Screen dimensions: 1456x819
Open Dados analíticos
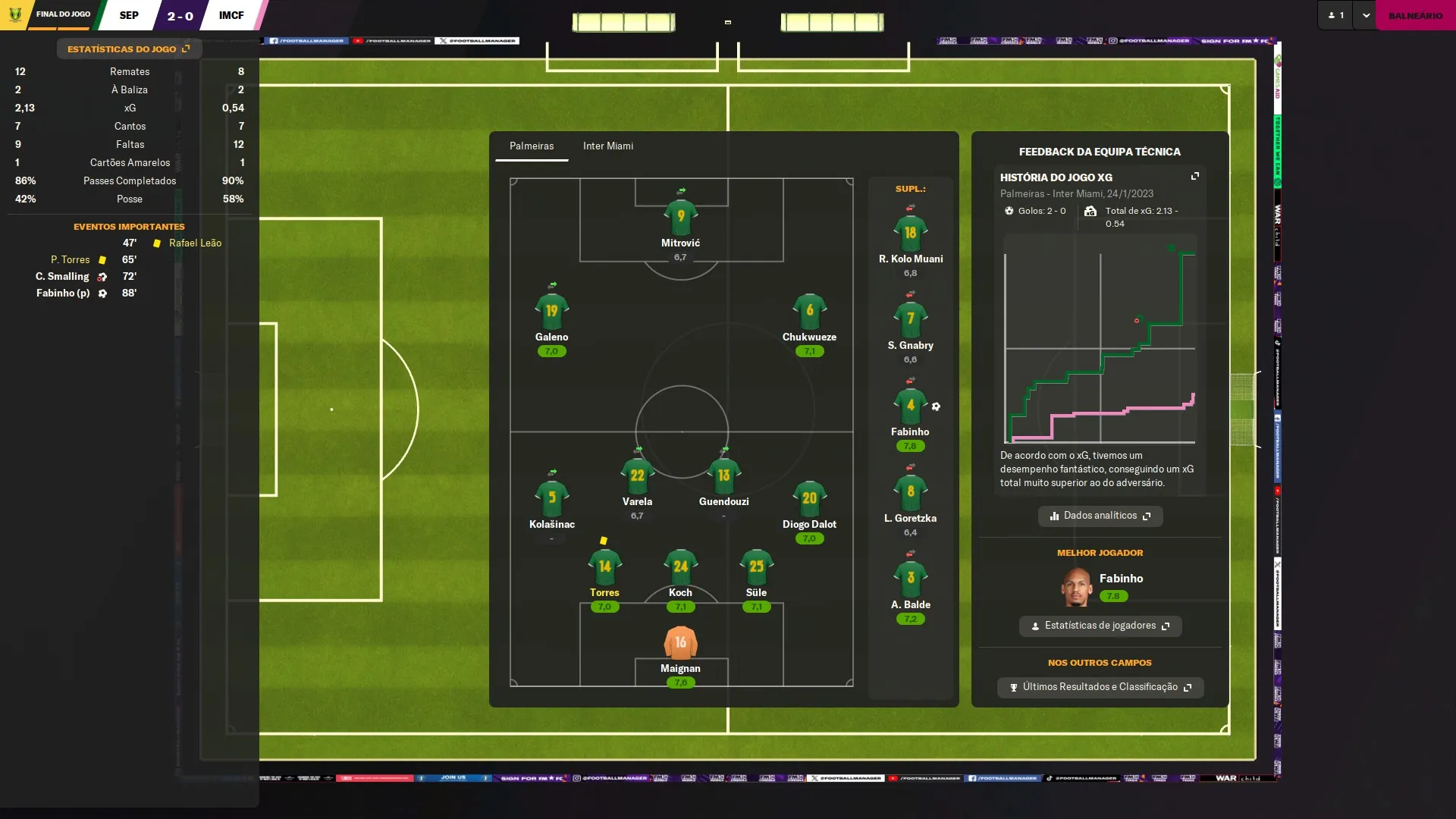1100,516
